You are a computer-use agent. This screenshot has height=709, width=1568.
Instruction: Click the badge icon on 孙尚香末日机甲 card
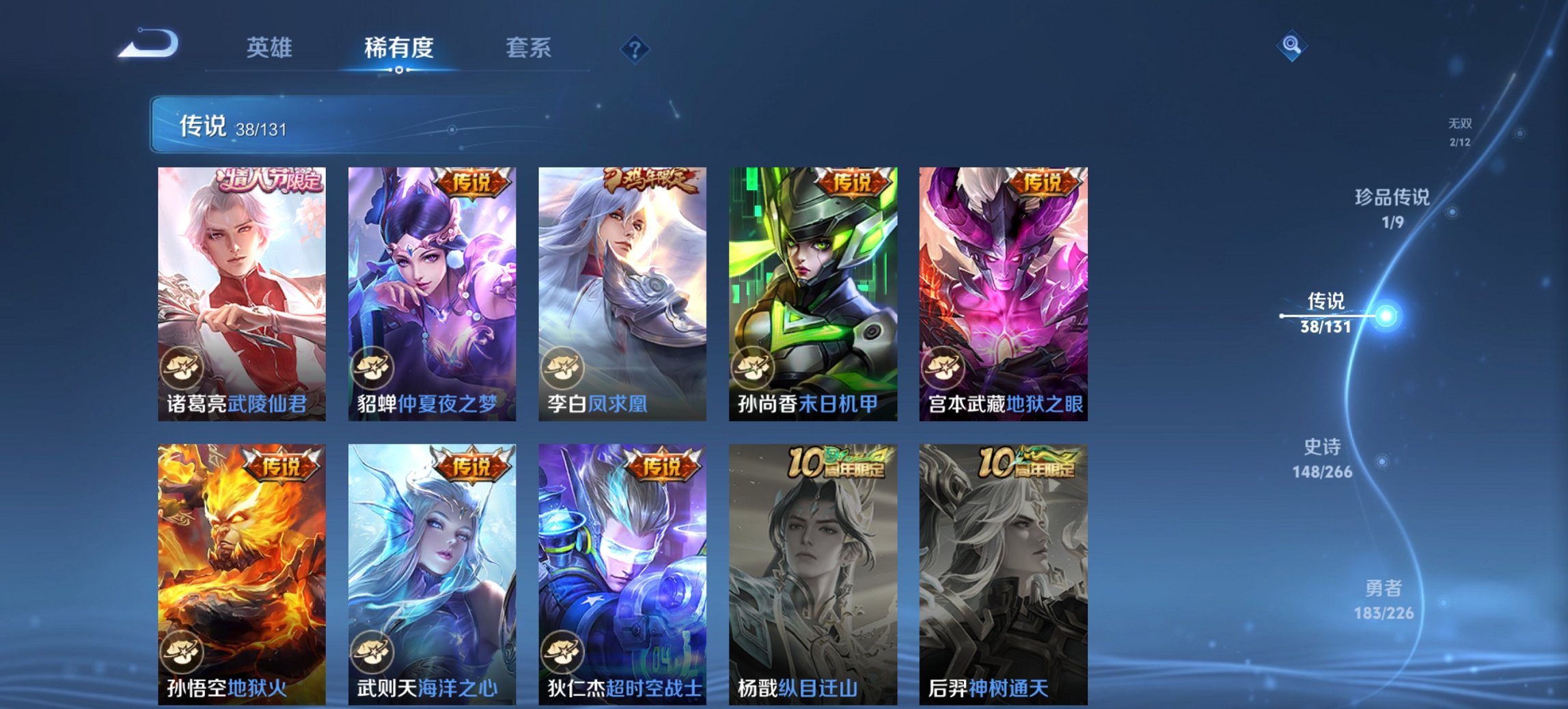[754, 367]
